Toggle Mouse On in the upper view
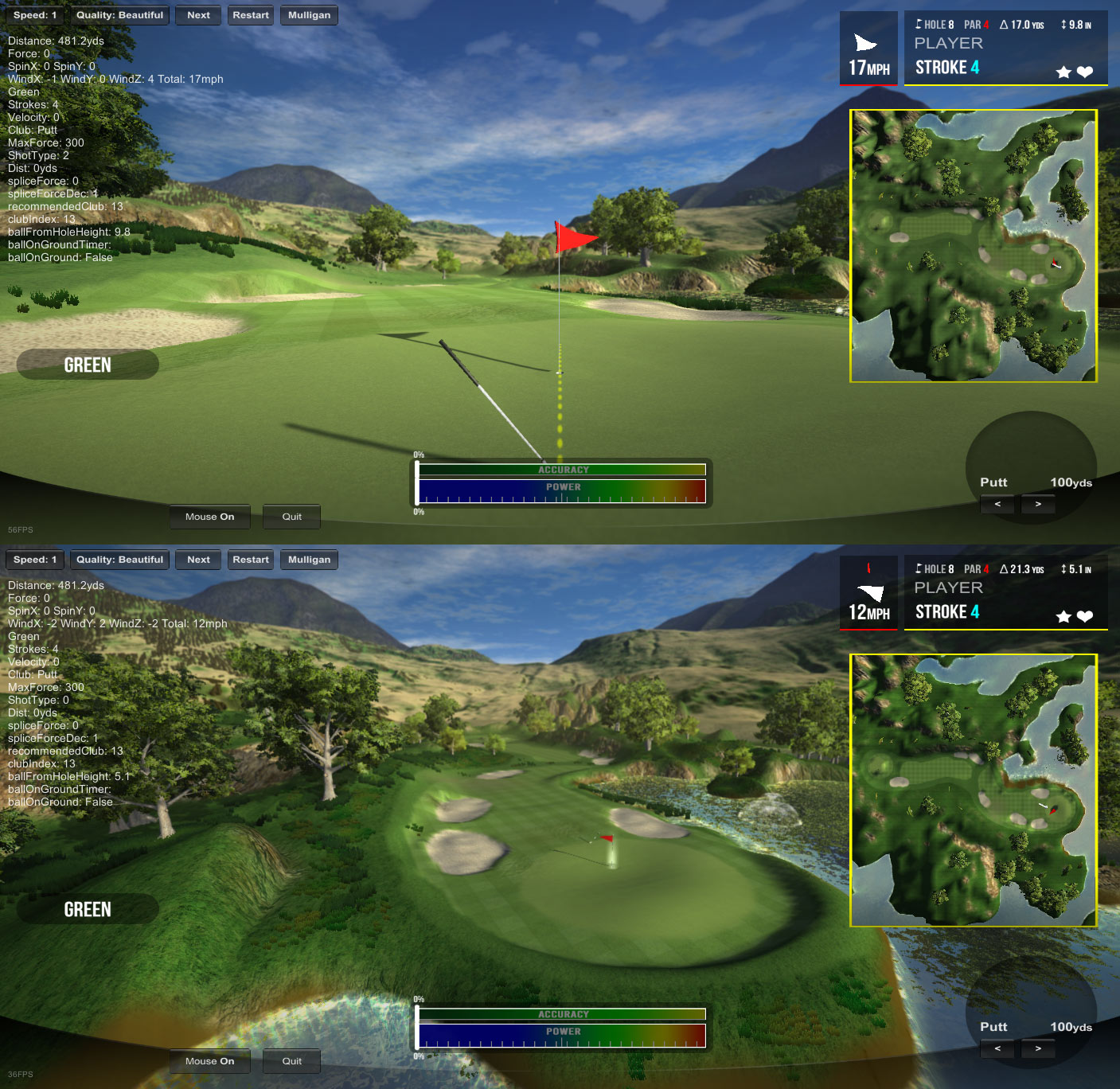Image resolution: width=1120 pixels, height=1089 pixels. (209, 517)
